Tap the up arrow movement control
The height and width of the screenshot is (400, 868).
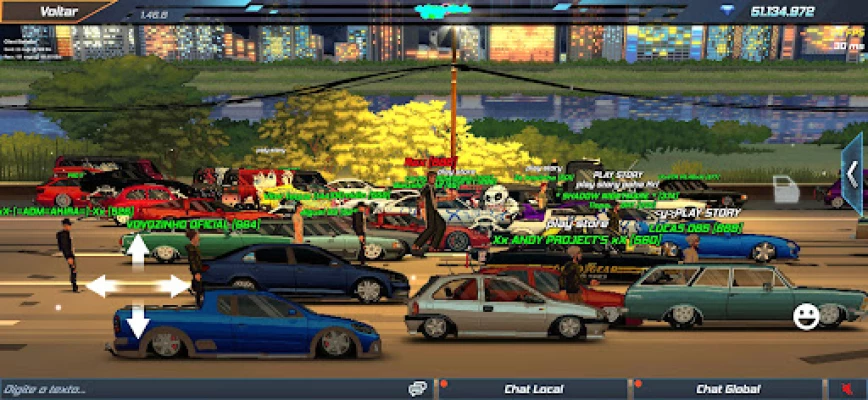(x=138, y=250)
